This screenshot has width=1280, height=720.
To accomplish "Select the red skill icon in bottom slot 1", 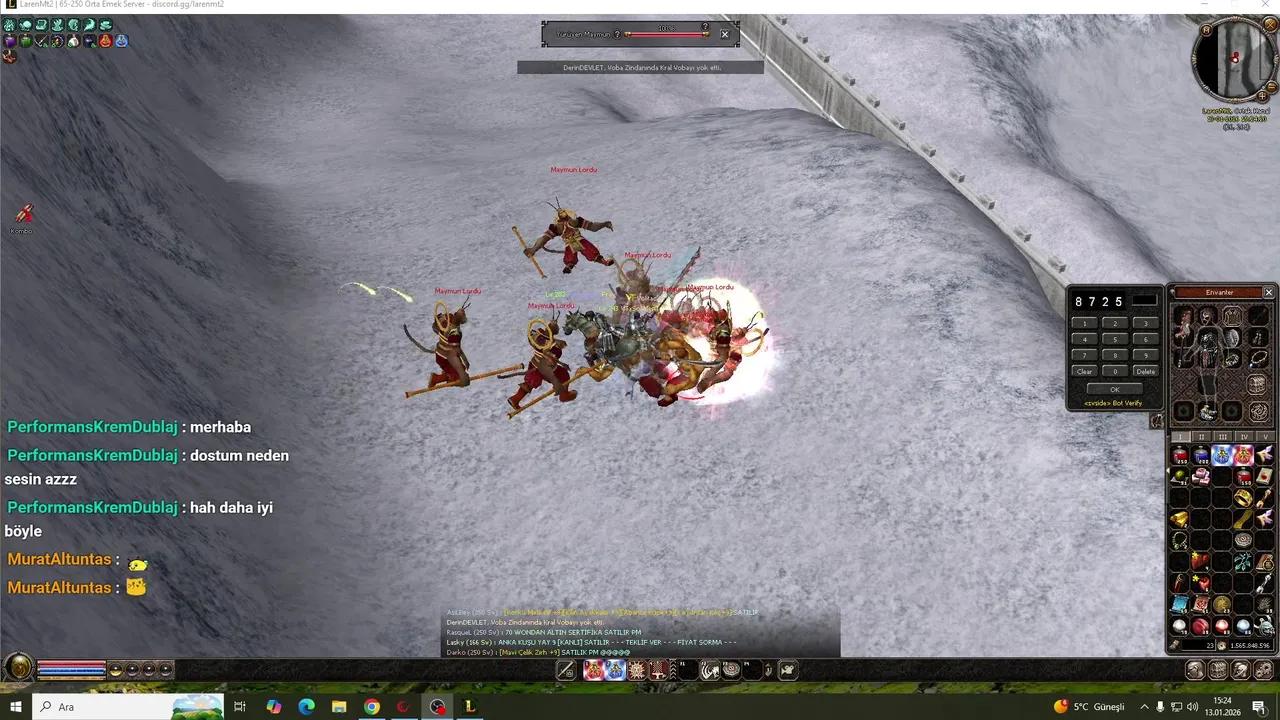I will pyautogui.click(x=593, y=670).
